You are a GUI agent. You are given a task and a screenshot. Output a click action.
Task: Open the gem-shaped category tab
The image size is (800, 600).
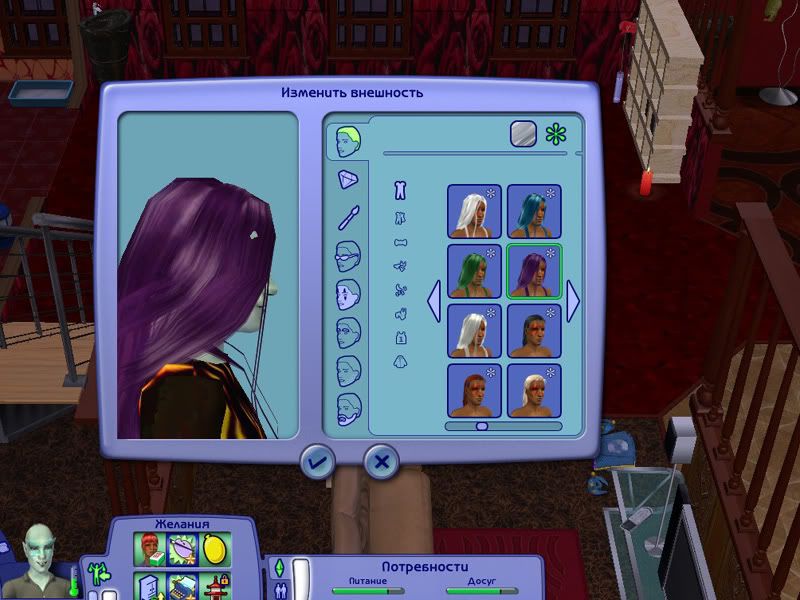(x=348, y=180)
